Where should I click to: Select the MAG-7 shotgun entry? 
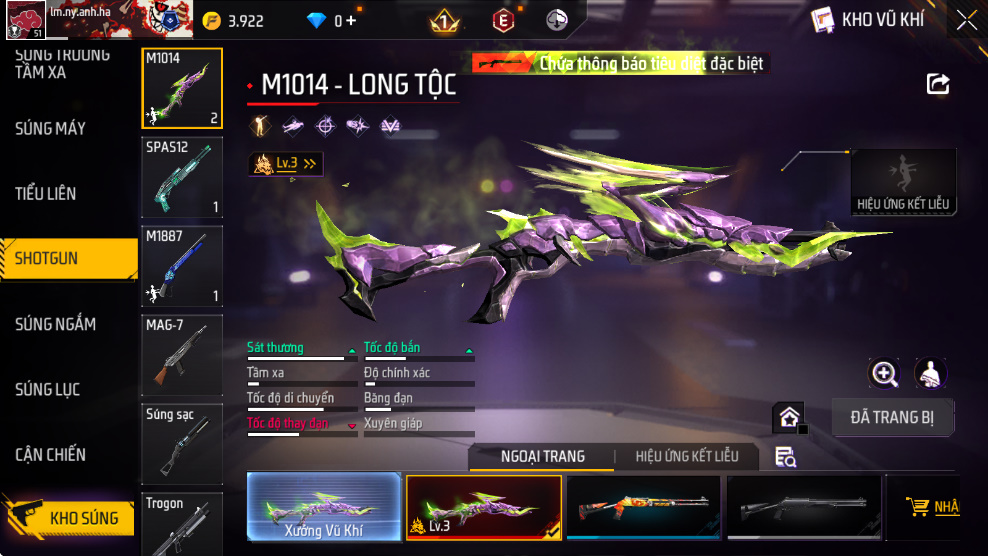(182, 354)
